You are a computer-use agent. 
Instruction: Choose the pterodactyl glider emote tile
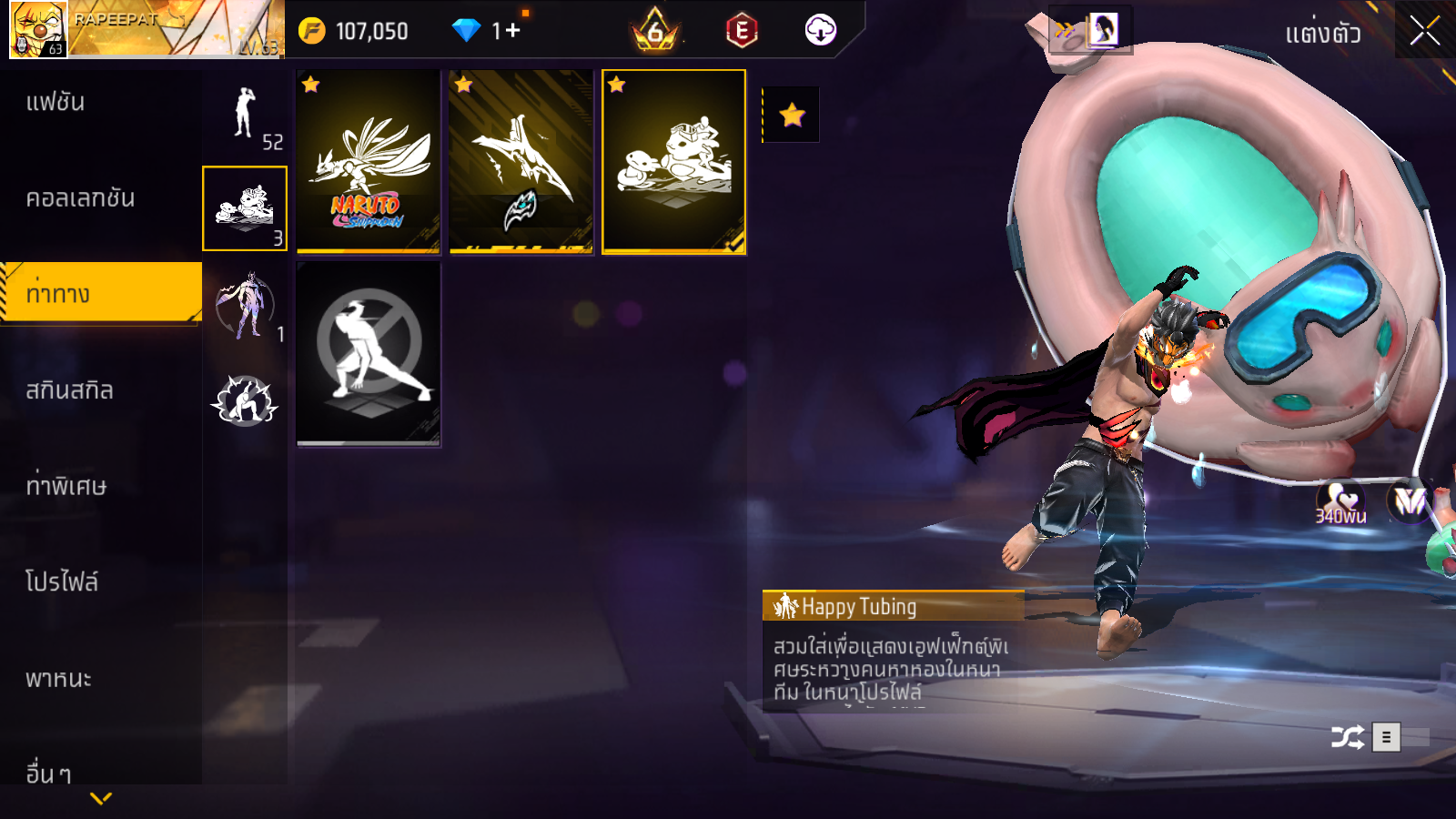[521, 161]
